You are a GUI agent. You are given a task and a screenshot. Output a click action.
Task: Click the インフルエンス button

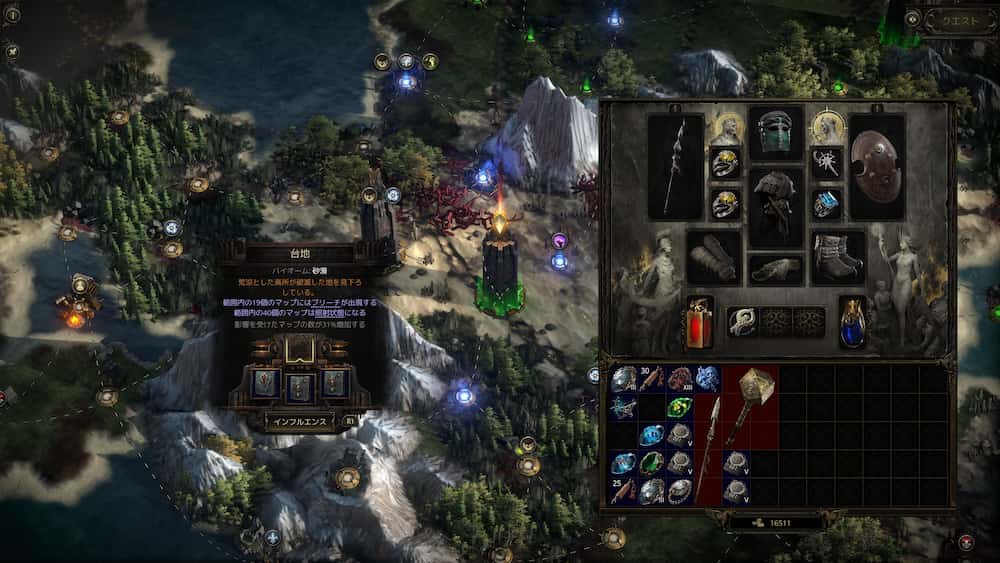point(300,421)
